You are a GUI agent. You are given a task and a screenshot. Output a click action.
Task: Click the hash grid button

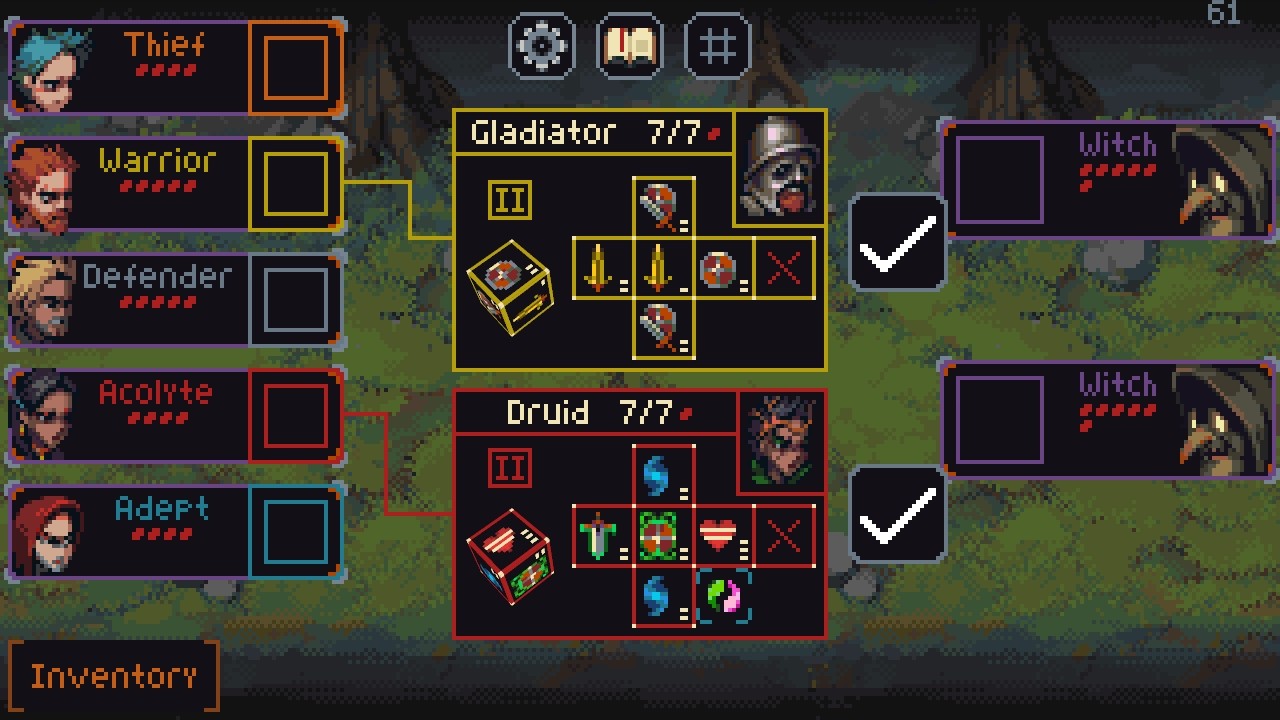tap(717, 46)
